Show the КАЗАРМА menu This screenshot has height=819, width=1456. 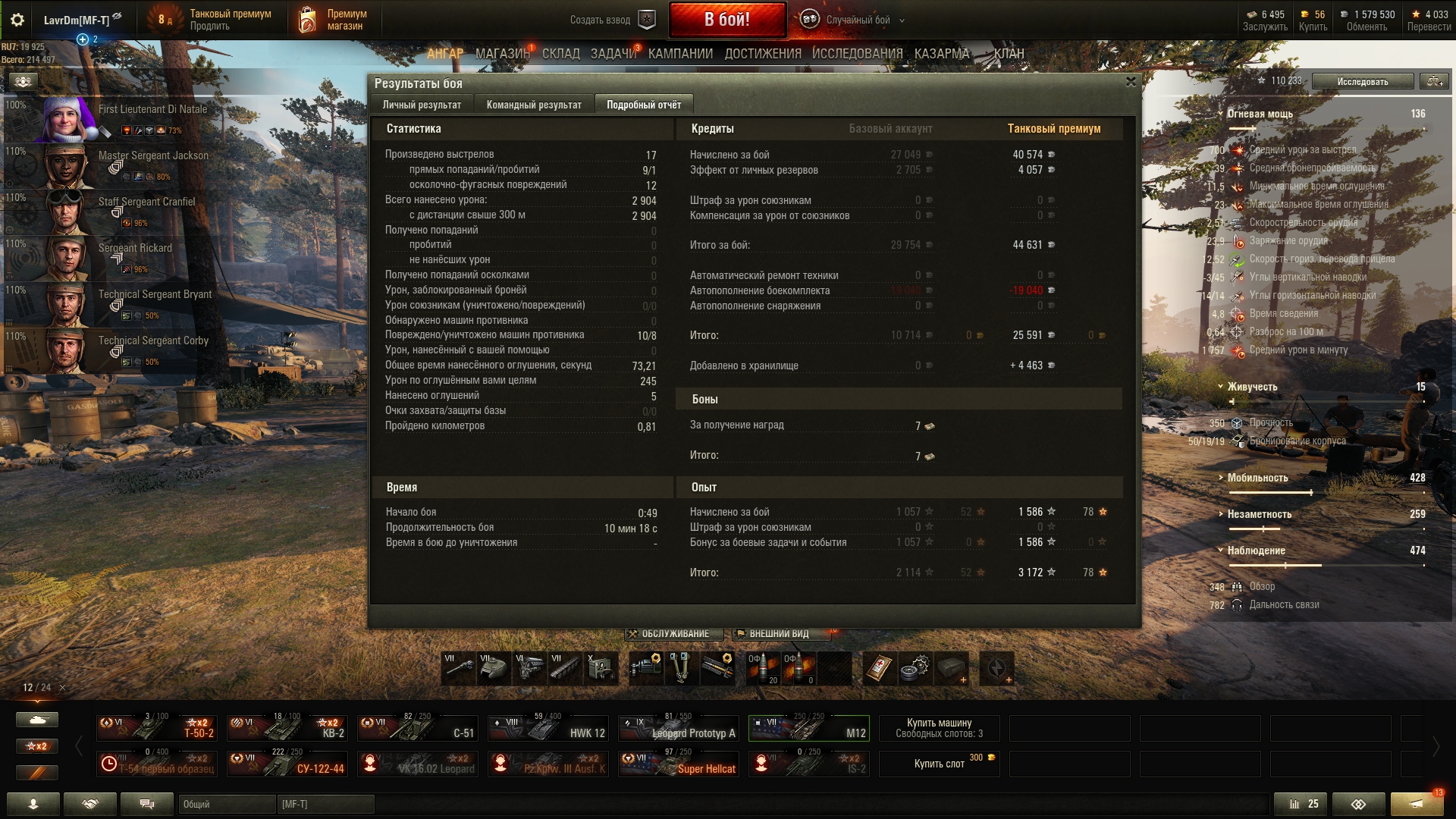click(x=942, y=54)
